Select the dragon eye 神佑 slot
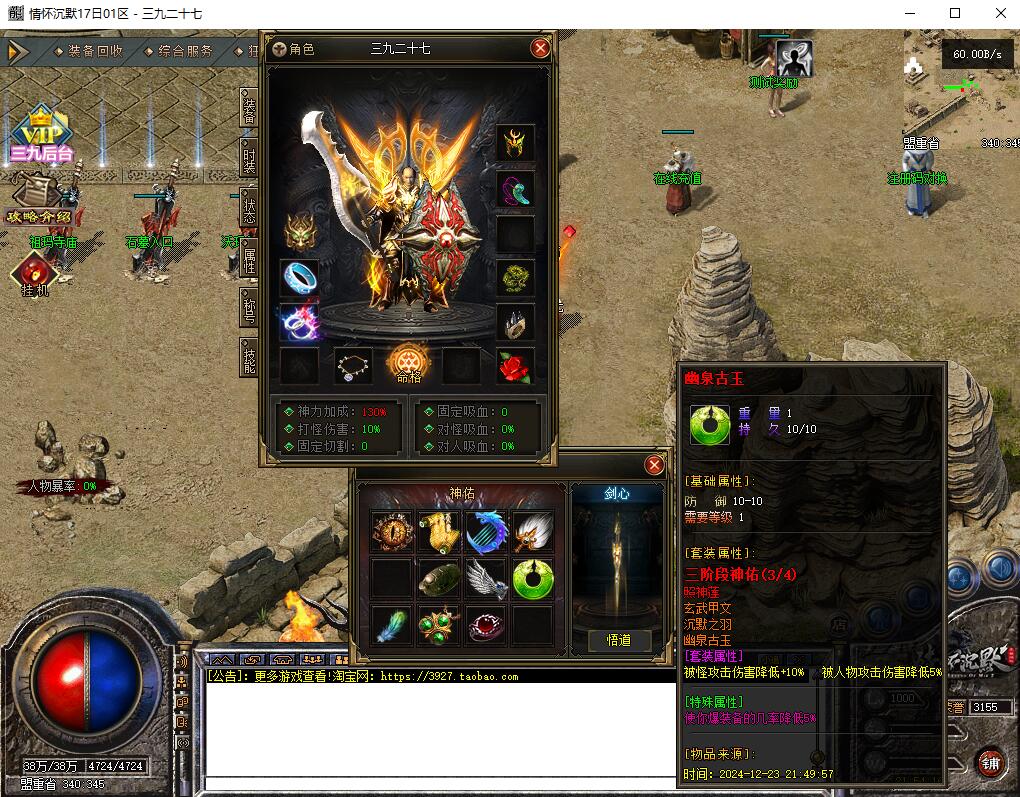 (392, 531)
